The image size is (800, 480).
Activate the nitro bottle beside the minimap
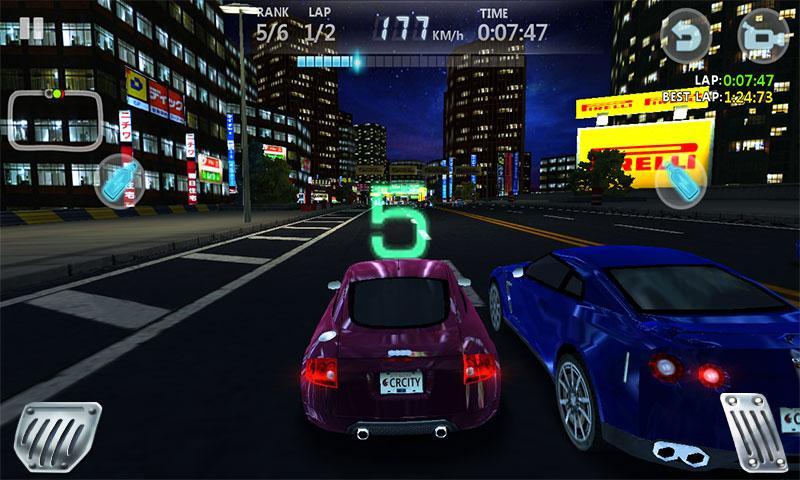[121, 178]
